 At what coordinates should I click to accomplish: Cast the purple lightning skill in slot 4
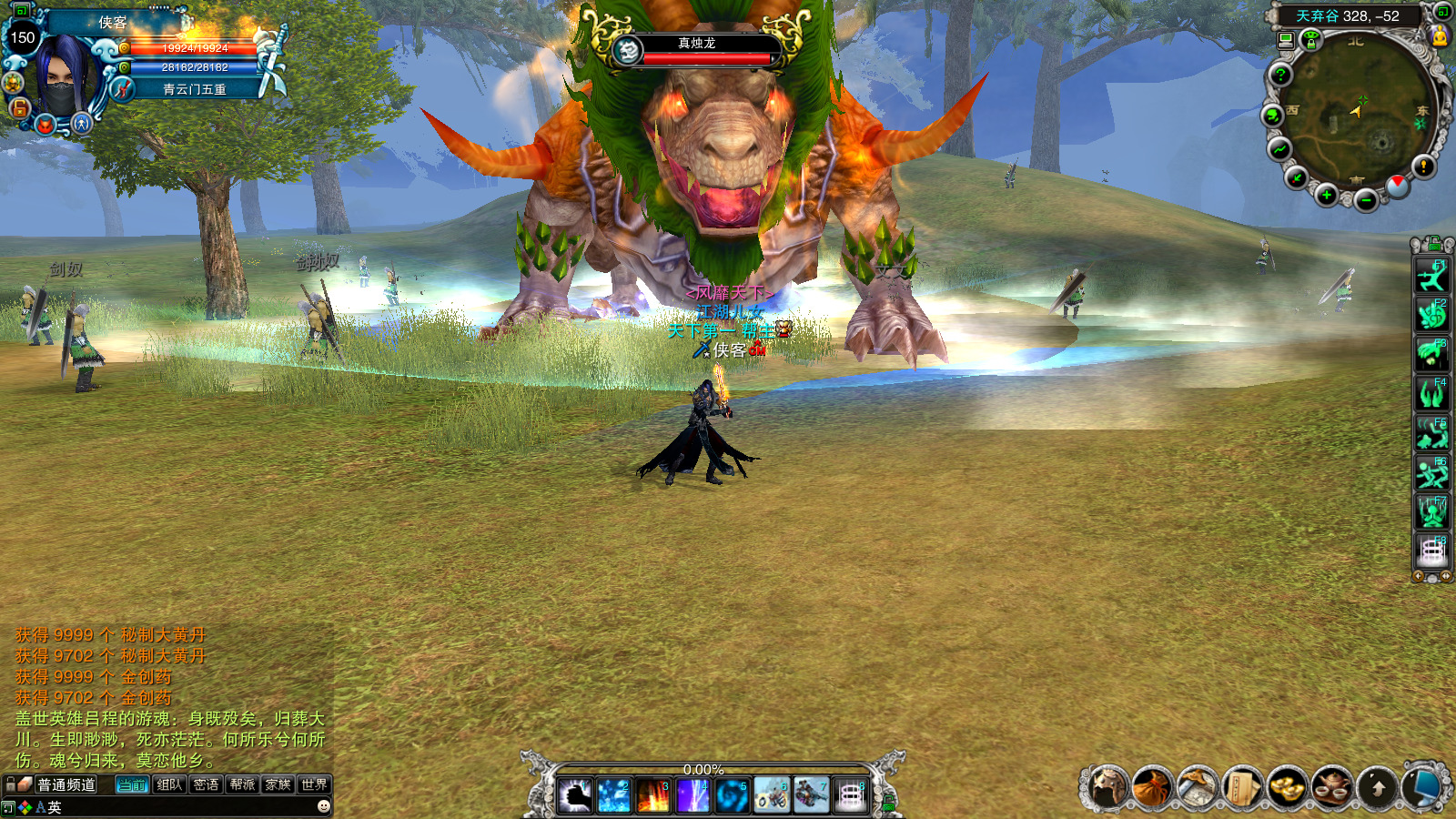tap(693, 796)
